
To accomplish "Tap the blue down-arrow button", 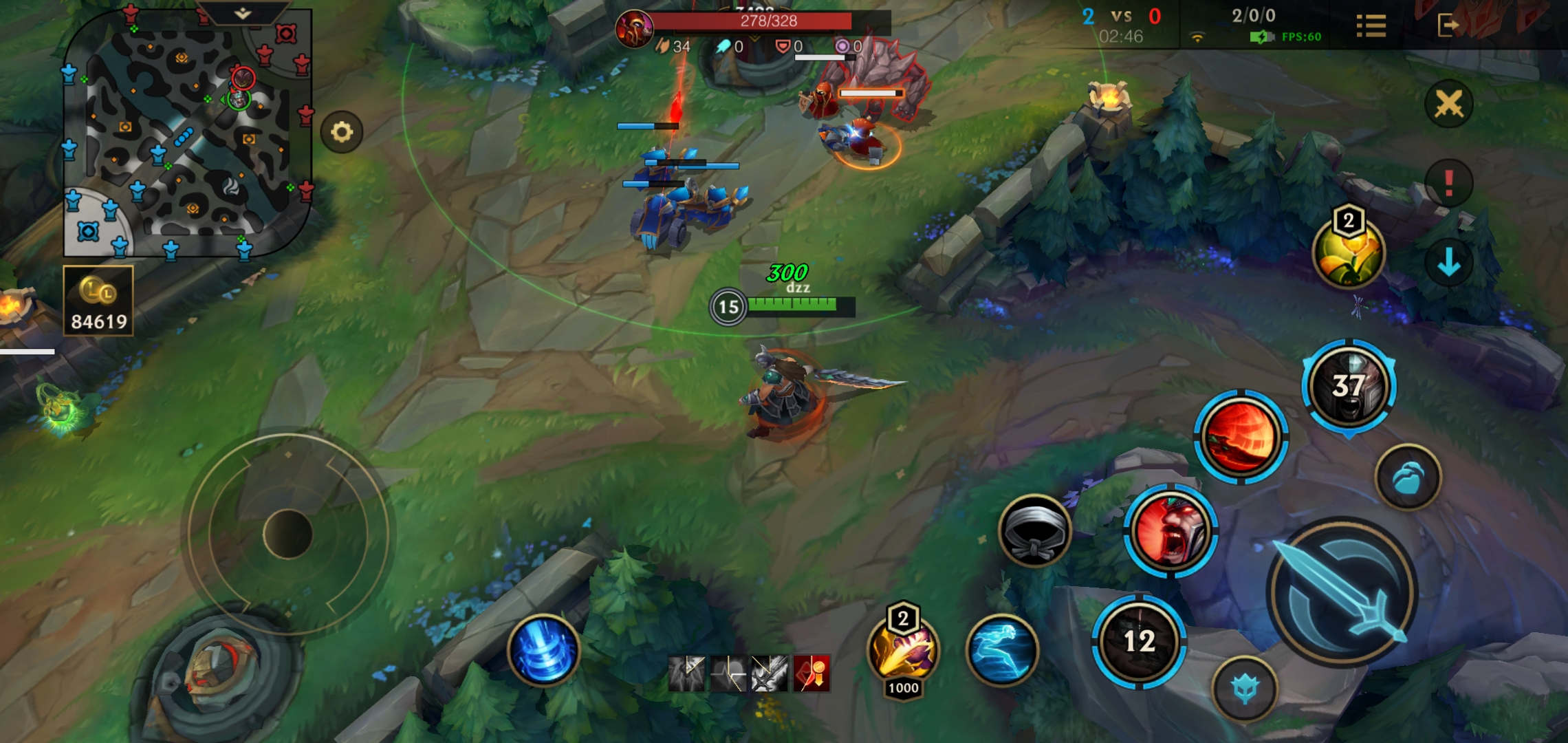I will coord(1448,262).
